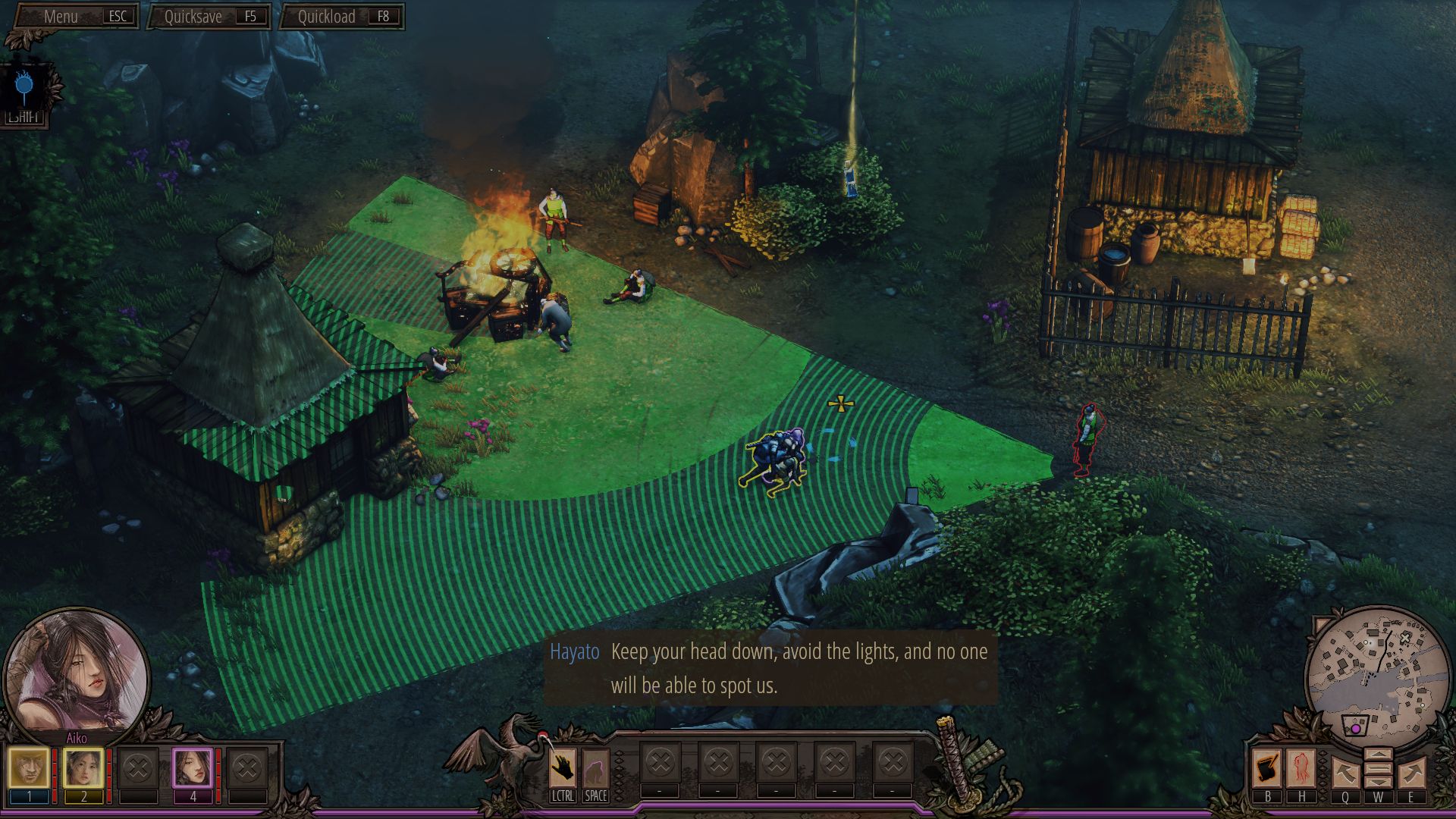The image size is (1456, 819).
Task: Toggle the red enemy highlight icon
Action: tap(1301, 768)
